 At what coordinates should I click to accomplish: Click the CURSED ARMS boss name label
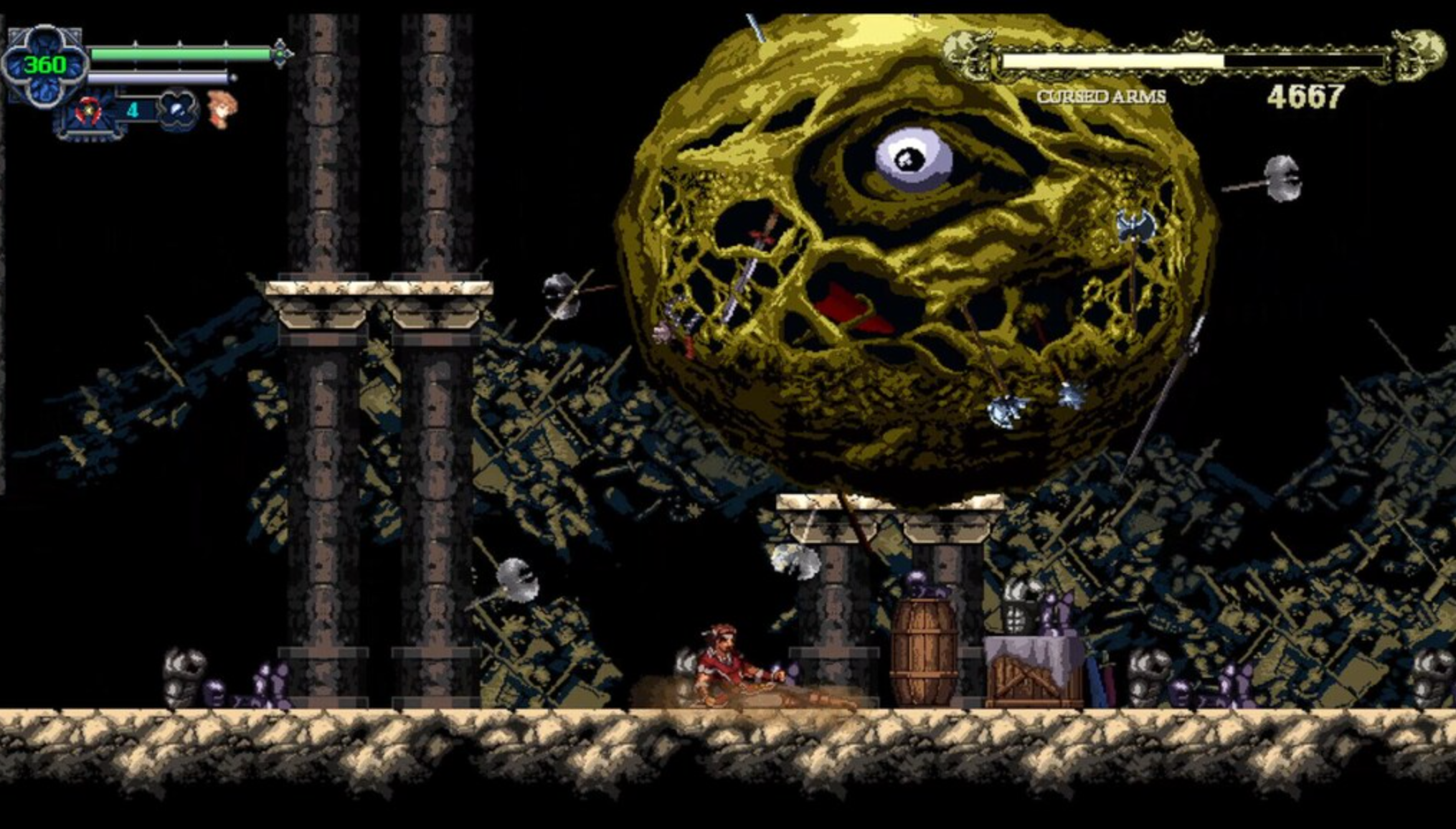point(1100,96)
